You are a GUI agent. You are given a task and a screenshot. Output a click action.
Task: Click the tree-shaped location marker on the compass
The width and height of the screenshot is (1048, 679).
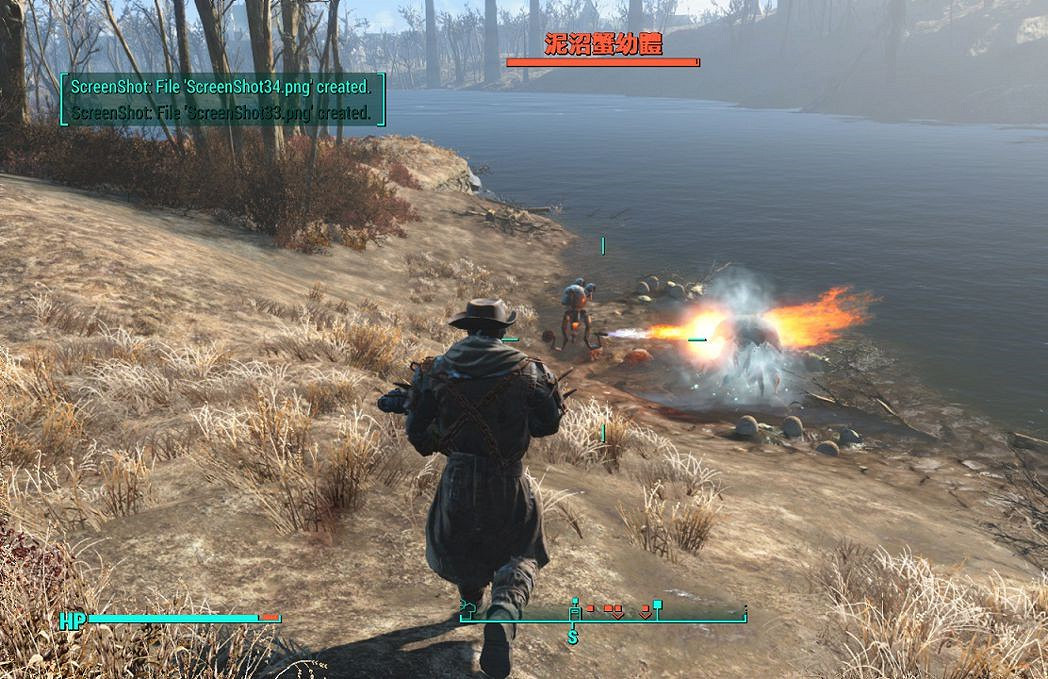468,606
